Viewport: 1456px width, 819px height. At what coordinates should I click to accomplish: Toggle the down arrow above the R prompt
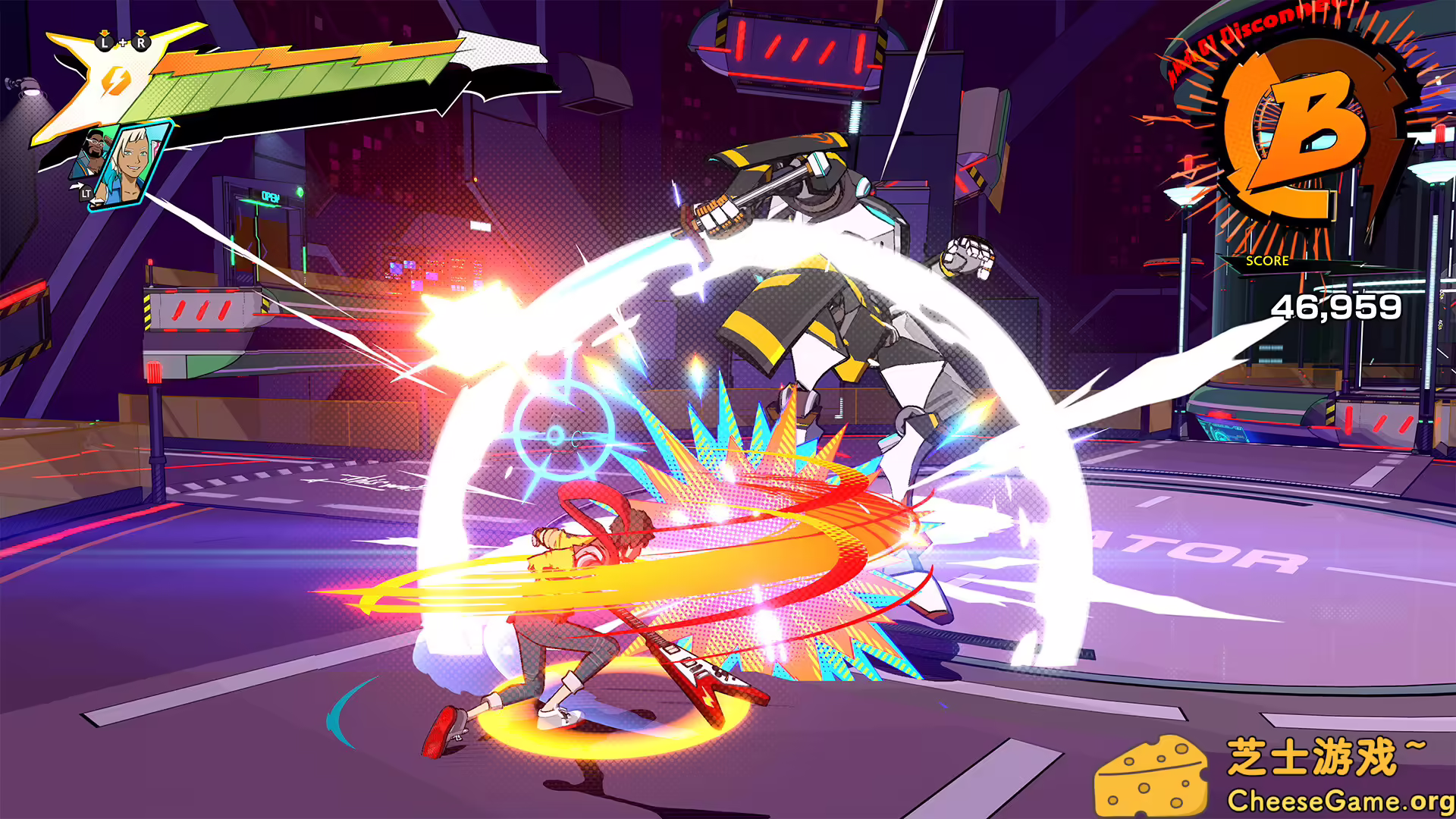coord(140,34)
